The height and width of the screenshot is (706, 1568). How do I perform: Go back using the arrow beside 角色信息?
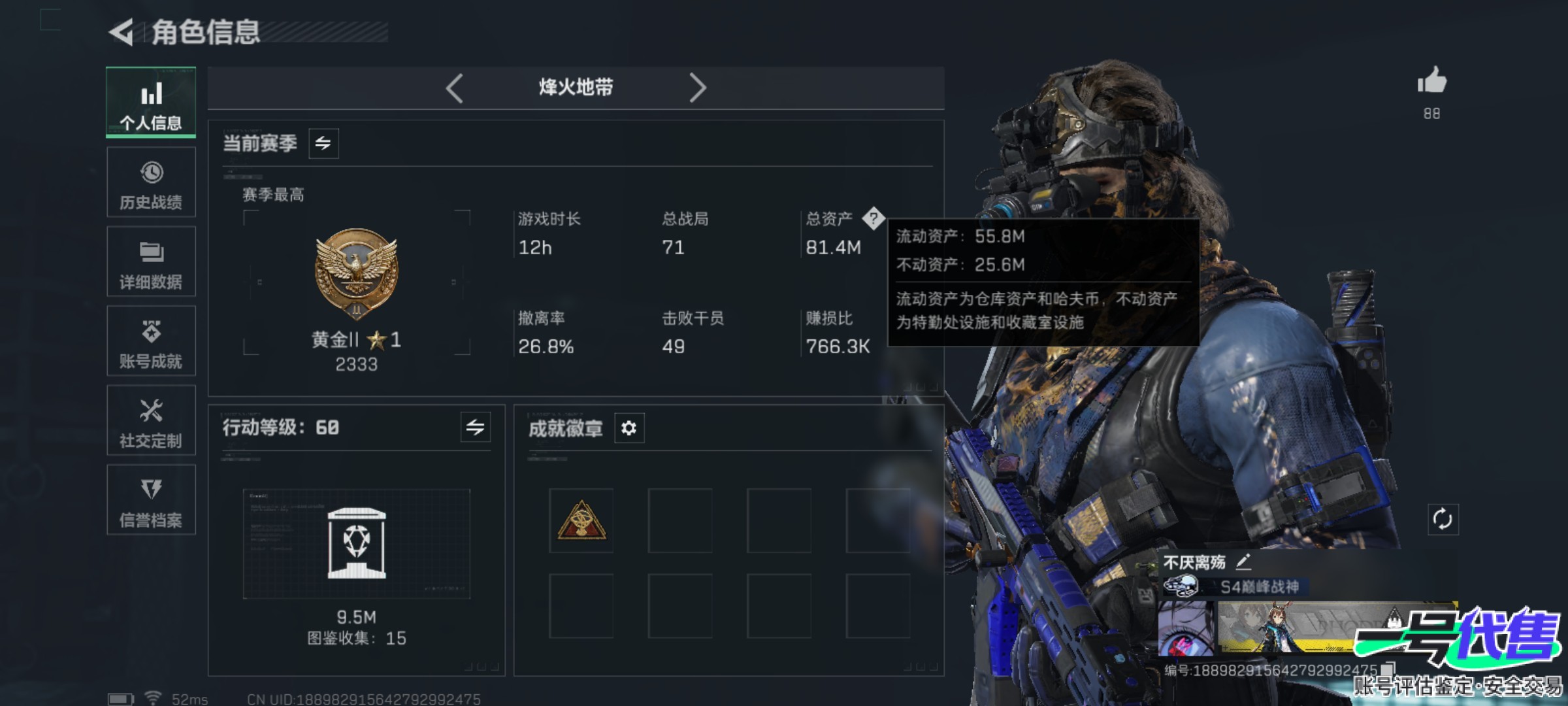click(x=122, y=32)
